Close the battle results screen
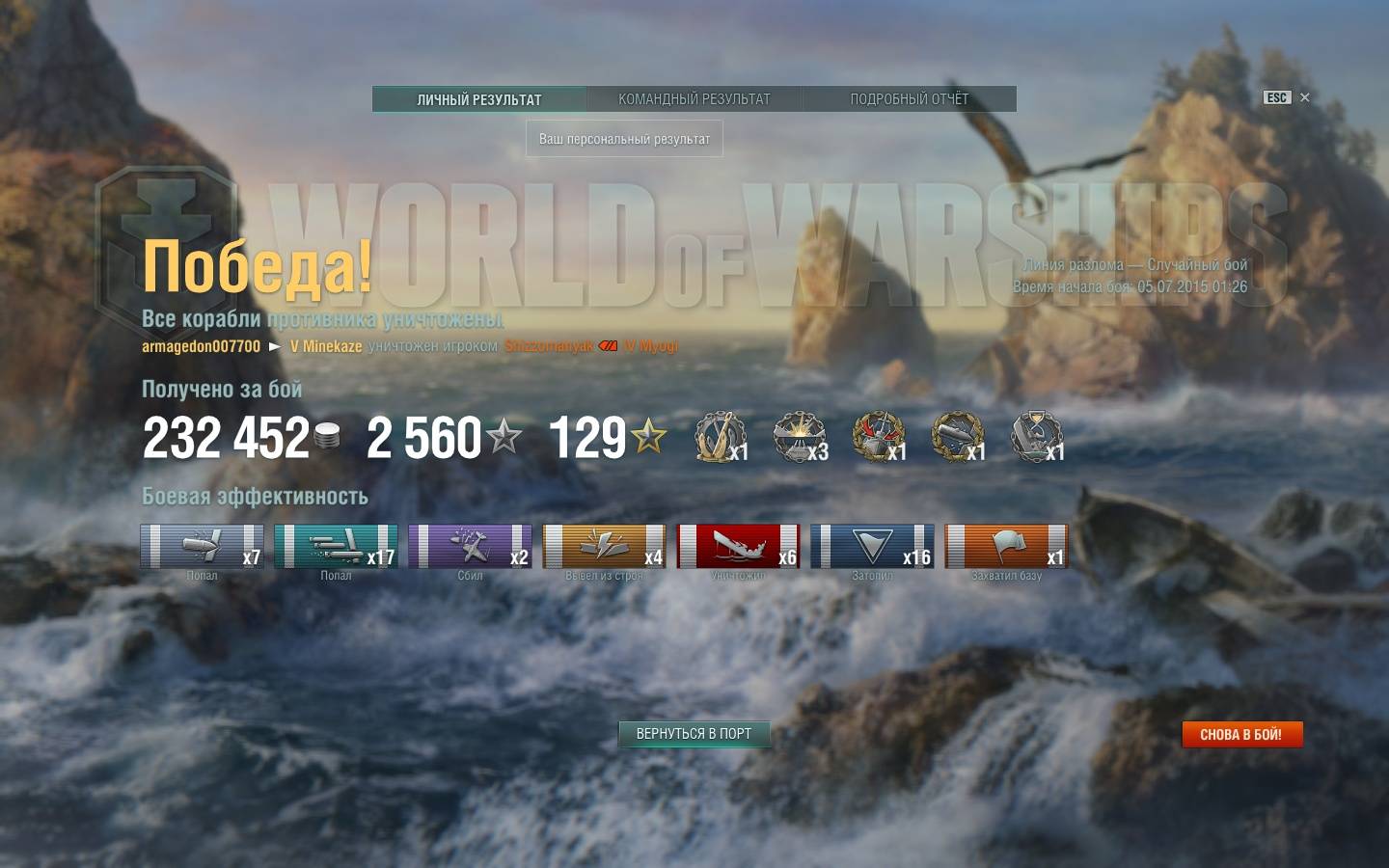The image size is (1389, 868). tap(1305, 97)
